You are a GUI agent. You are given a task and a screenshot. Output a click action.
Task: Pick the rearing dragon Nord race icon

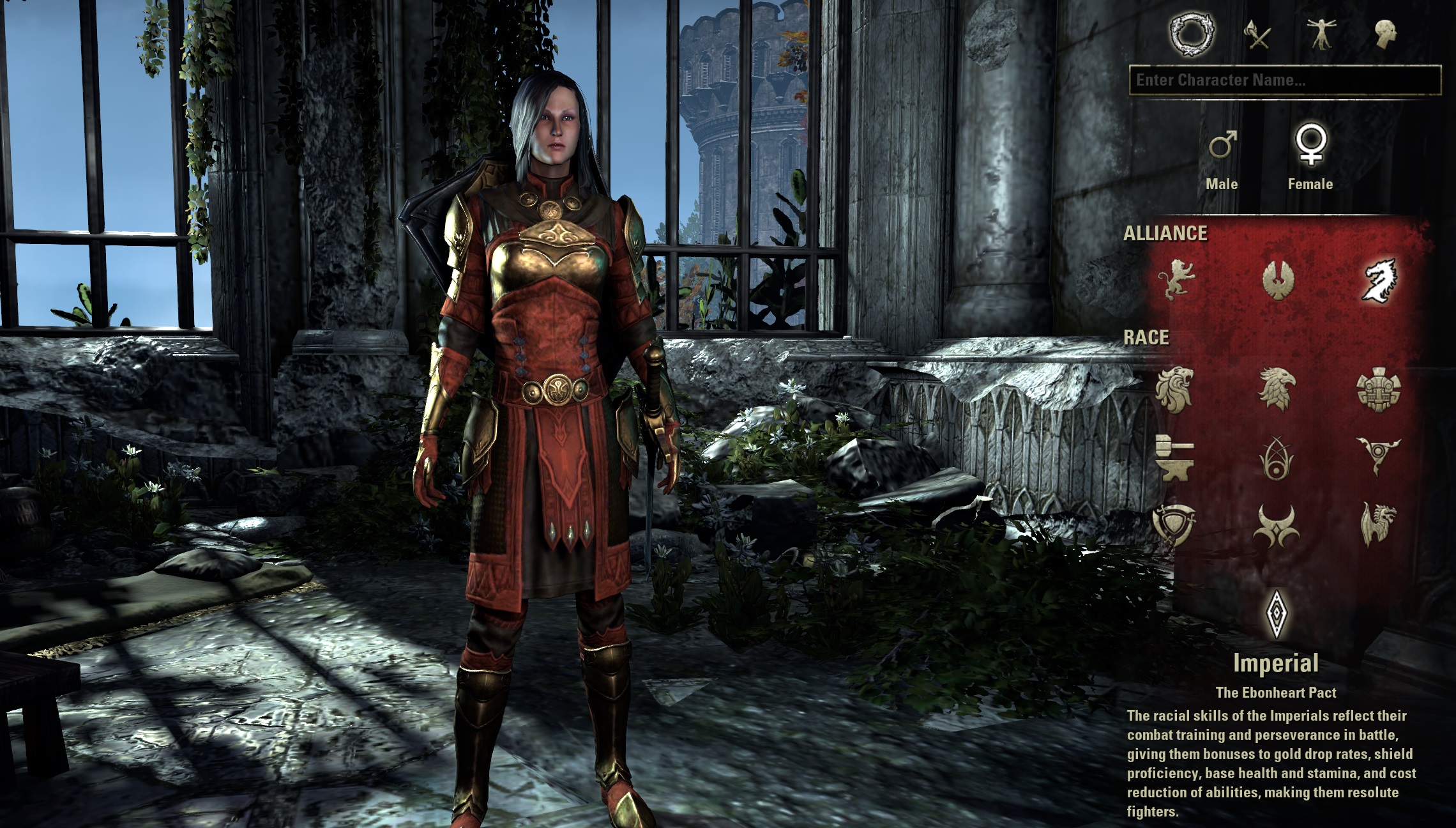[x=1379, y=525]
